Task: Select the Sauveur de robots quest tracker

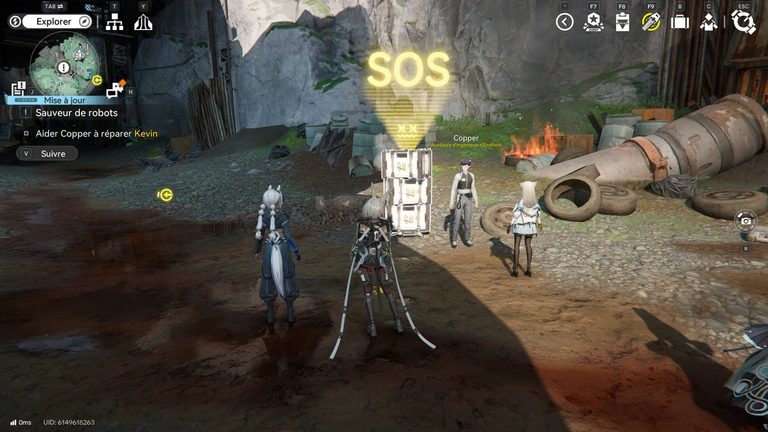Action: (x=76, y=113)
